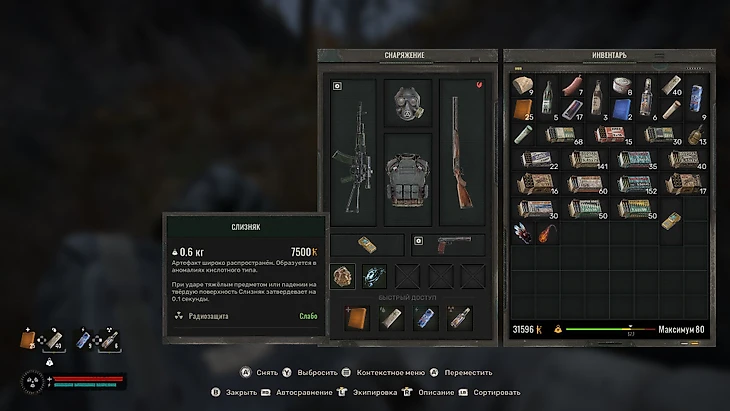This screenshot has height=411, width=730.
Task: Select the Слизняк artifact slot
Action: coord(343,275)
